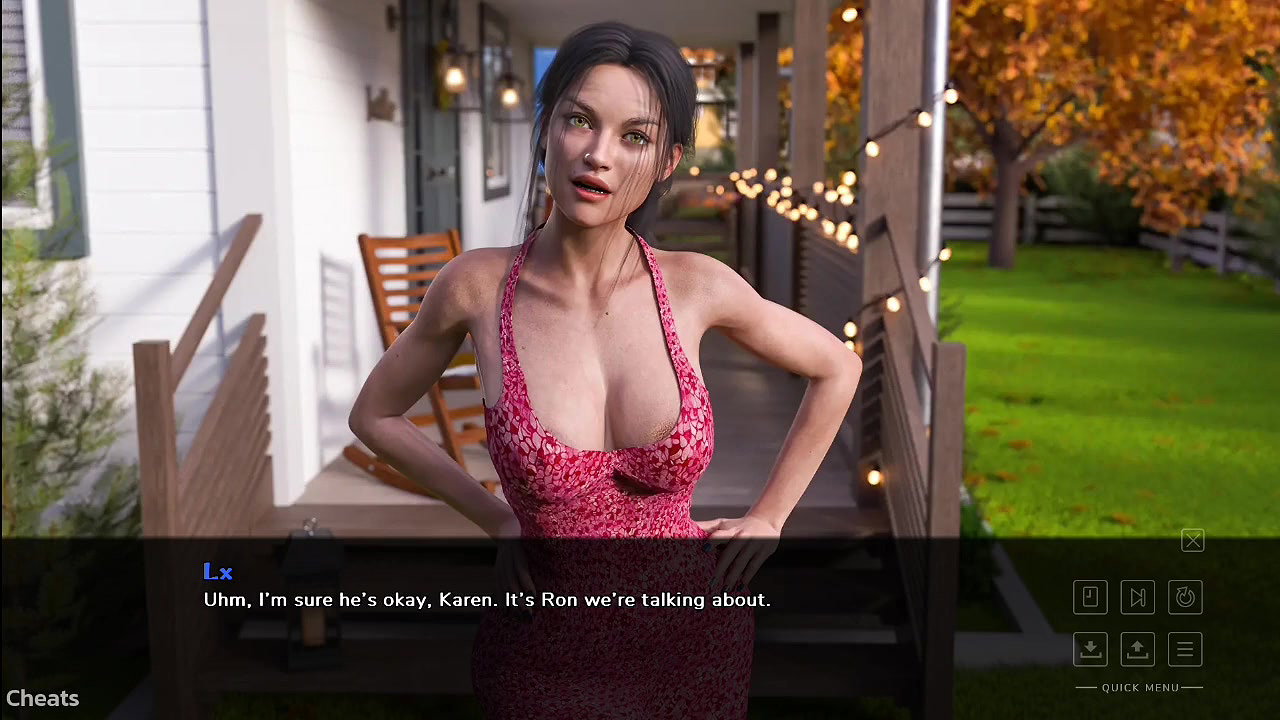The image size is (1280, 720).
Task: Click the download-arrow save icon
Action: pyautogui.click(x=1090, y=649)
